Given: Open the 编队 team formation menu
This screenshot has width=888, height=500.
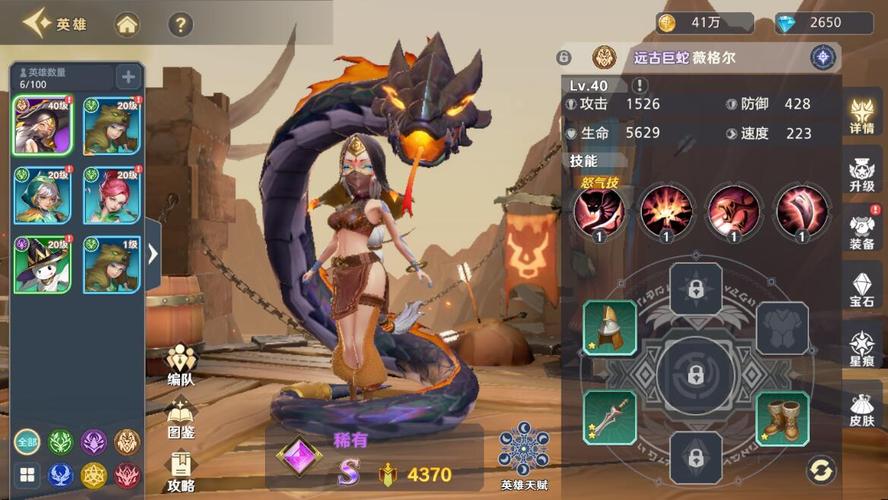Looking at the screenshot, I should click(181, 365).
